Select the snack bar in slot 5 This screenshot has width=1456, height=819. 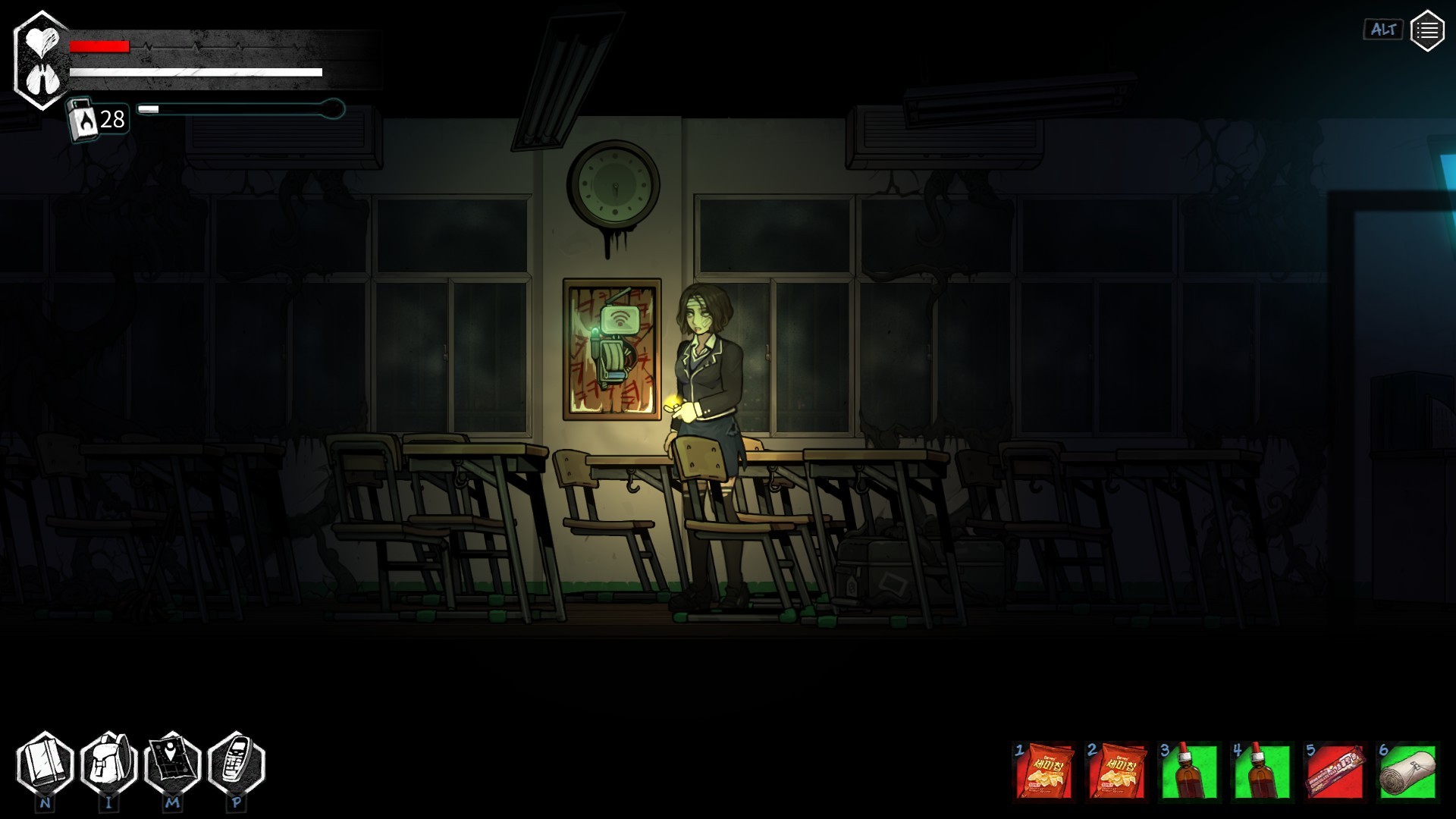click(1335, 771)
